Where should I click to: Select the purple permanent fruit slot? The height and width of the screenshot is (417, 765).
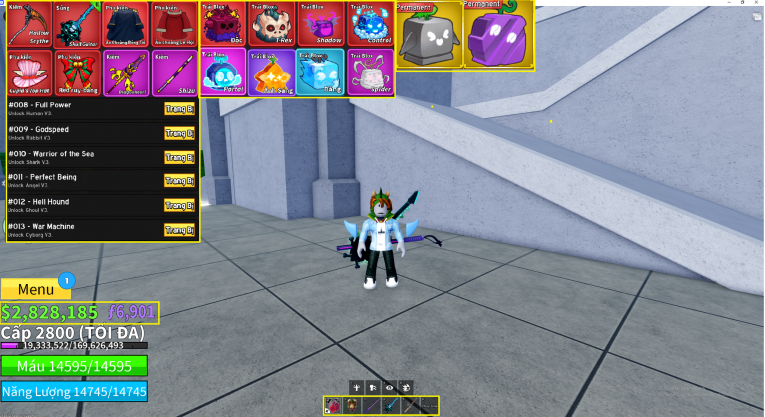(x=497, y=34)
